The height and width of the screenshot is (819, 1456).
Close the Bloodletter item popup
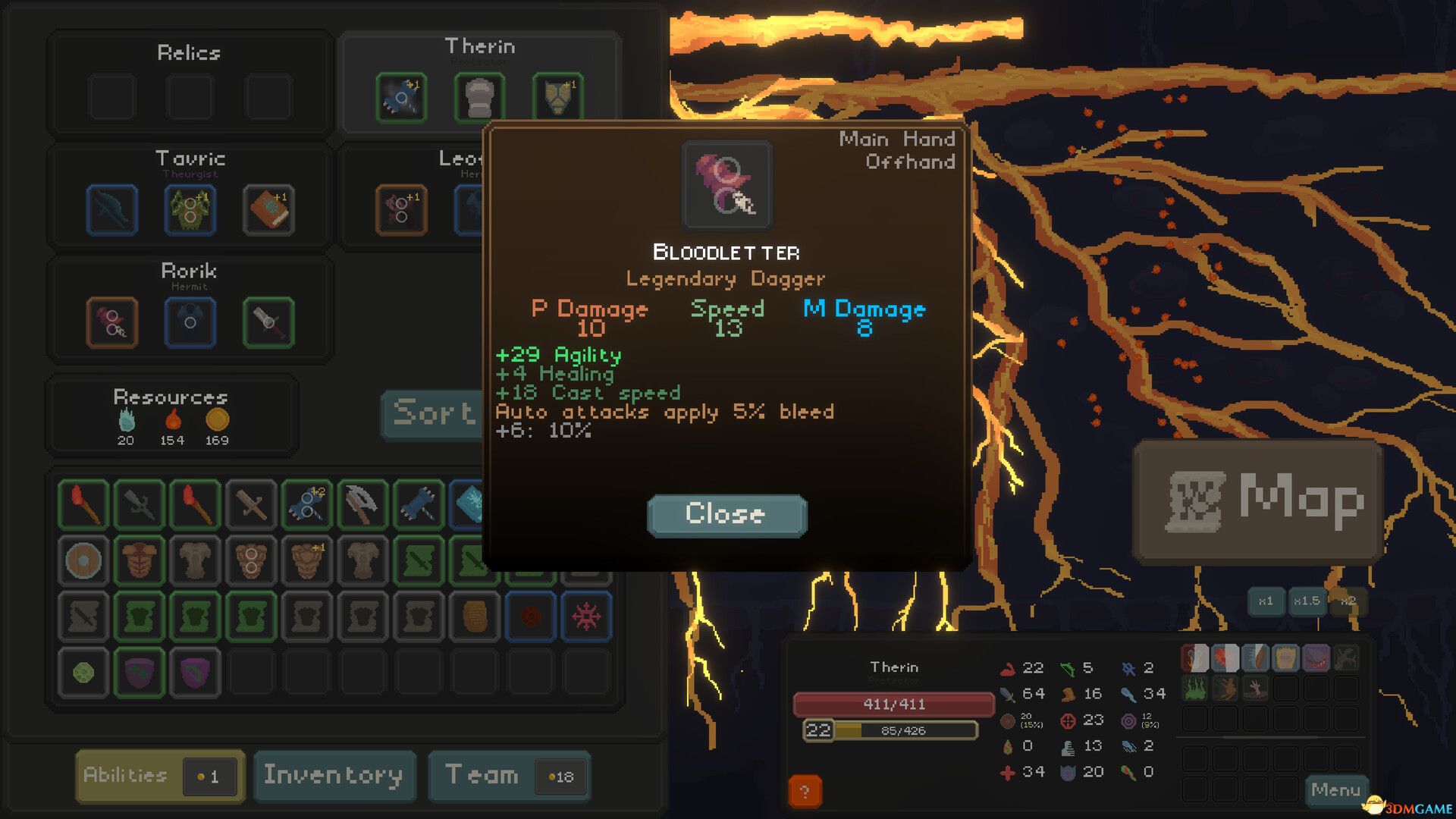726,515
